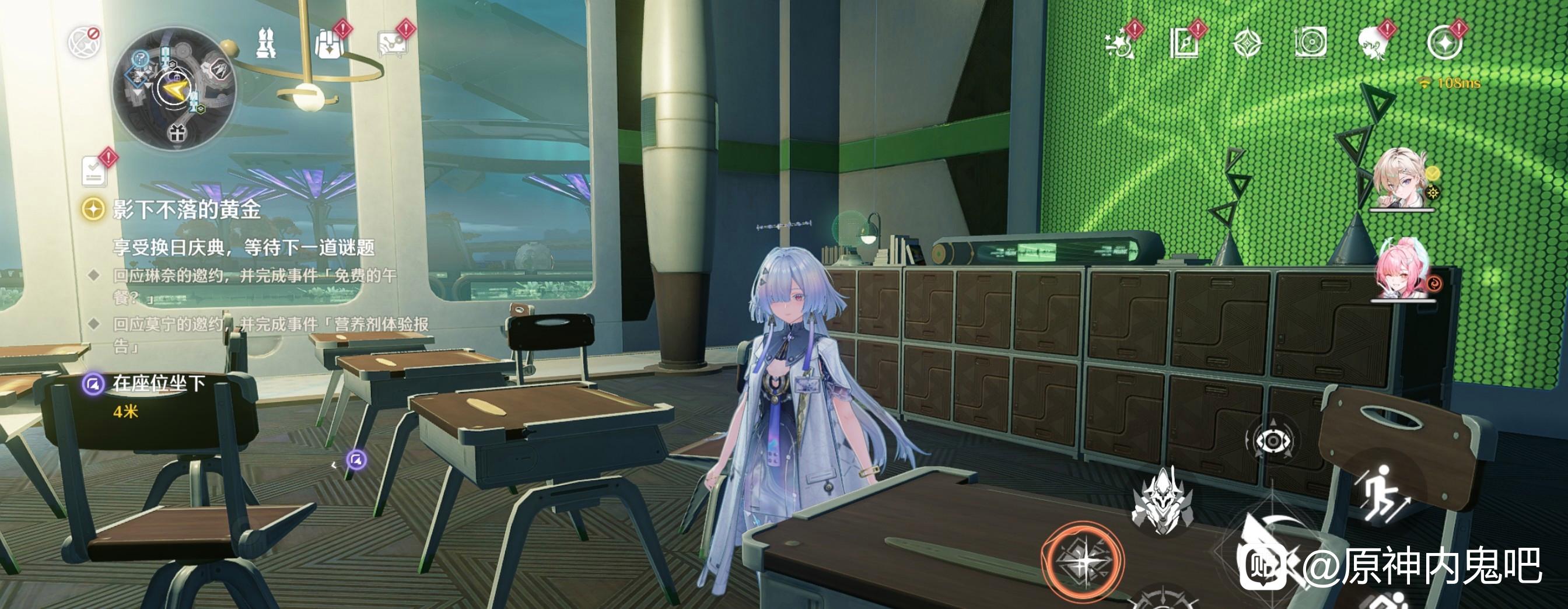1568x609 pixels.
Task: Open the character head profile menu
Action: [x=1374, y=44]
